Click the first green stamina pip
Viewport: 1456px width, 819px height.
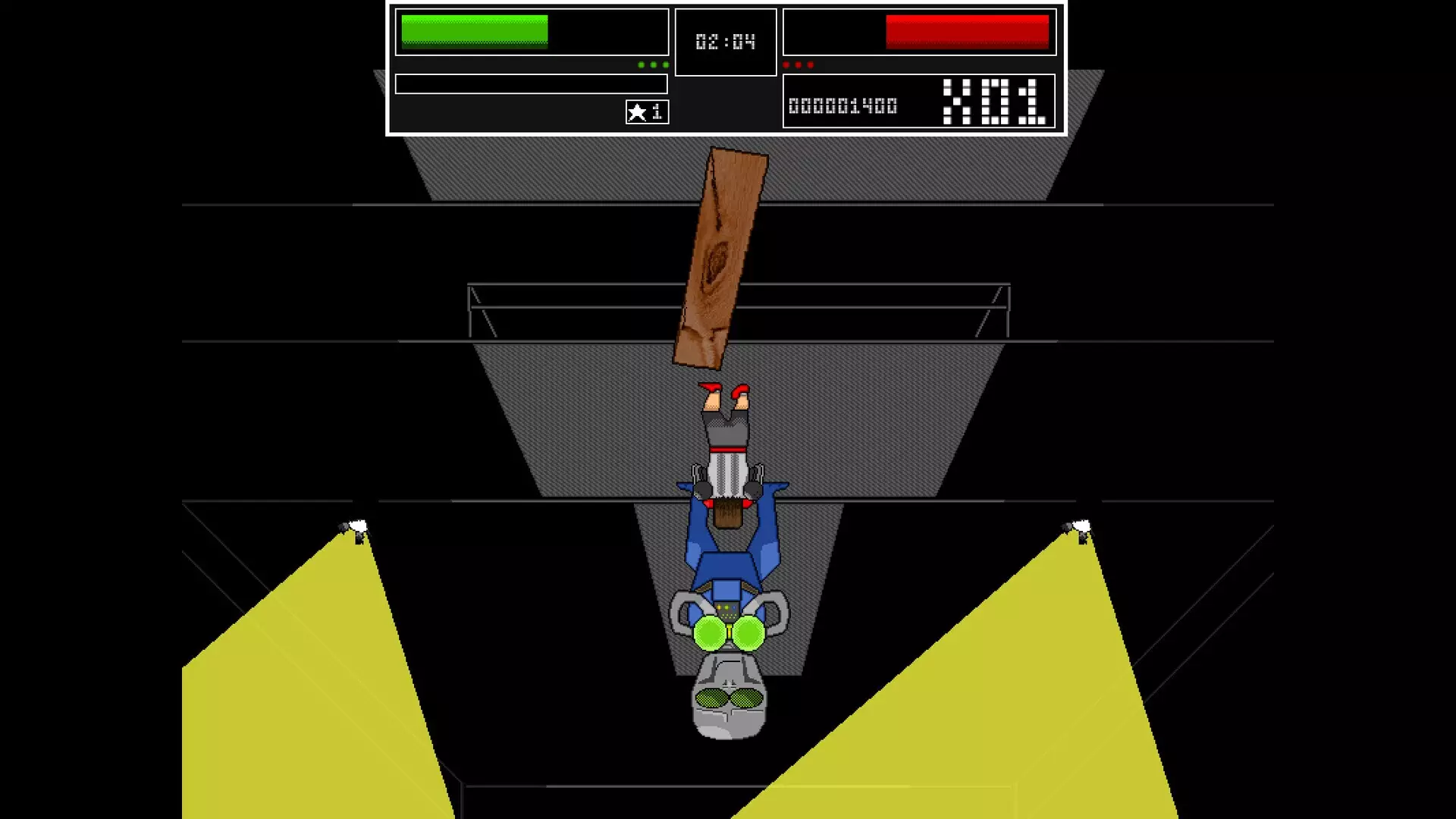point(641,64)
